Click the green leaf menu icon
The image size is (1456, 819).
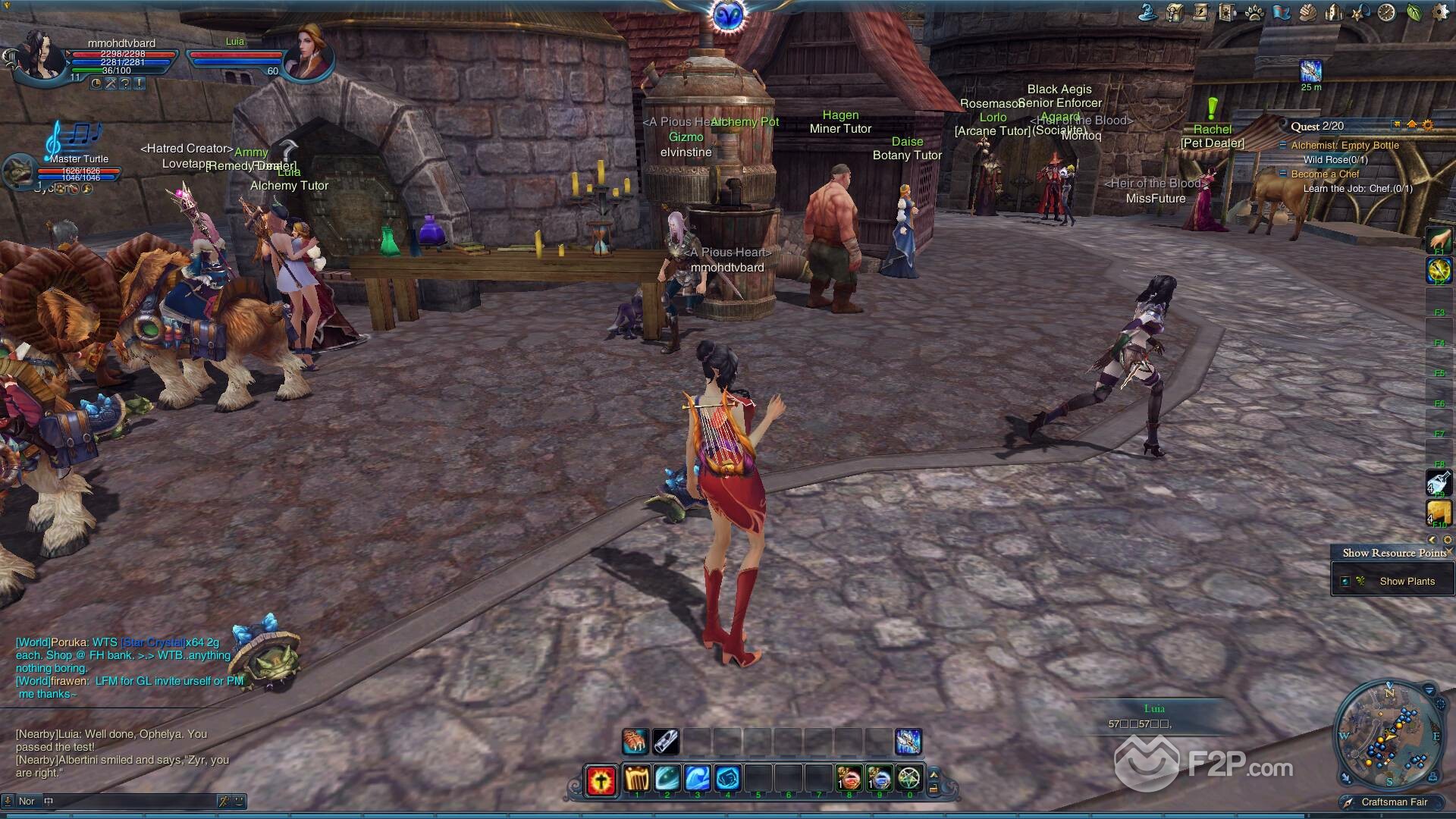tap(1414, 12)
